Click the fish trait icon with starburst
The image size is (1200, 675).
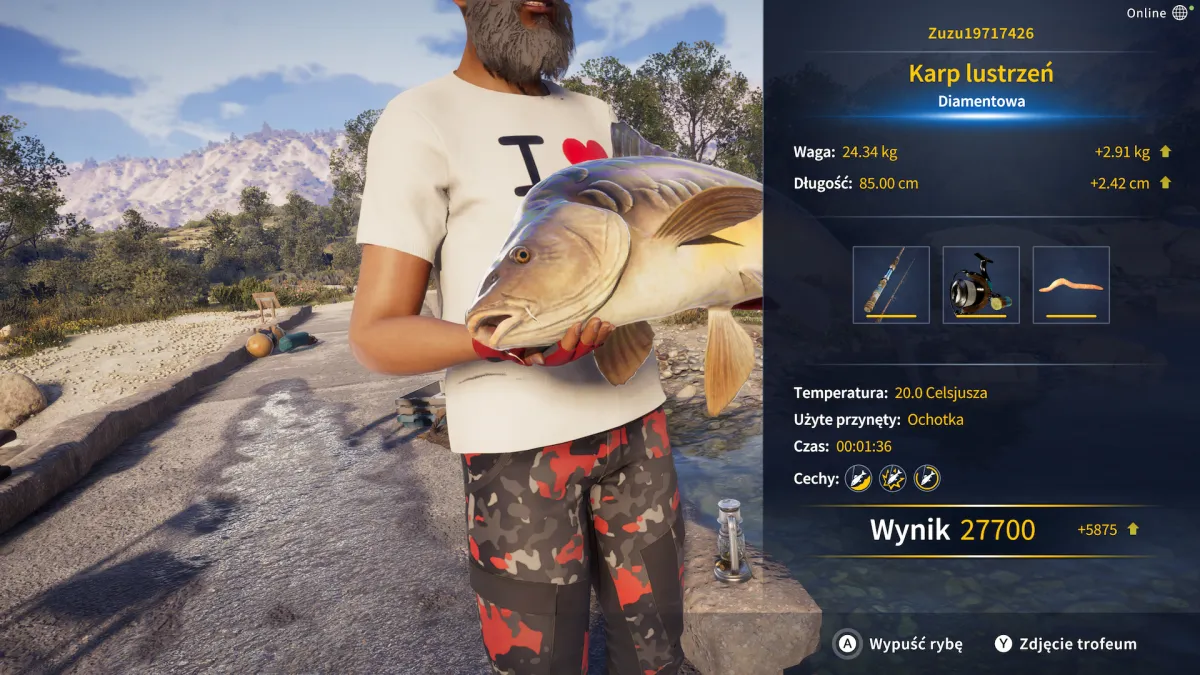pos(892,479)
